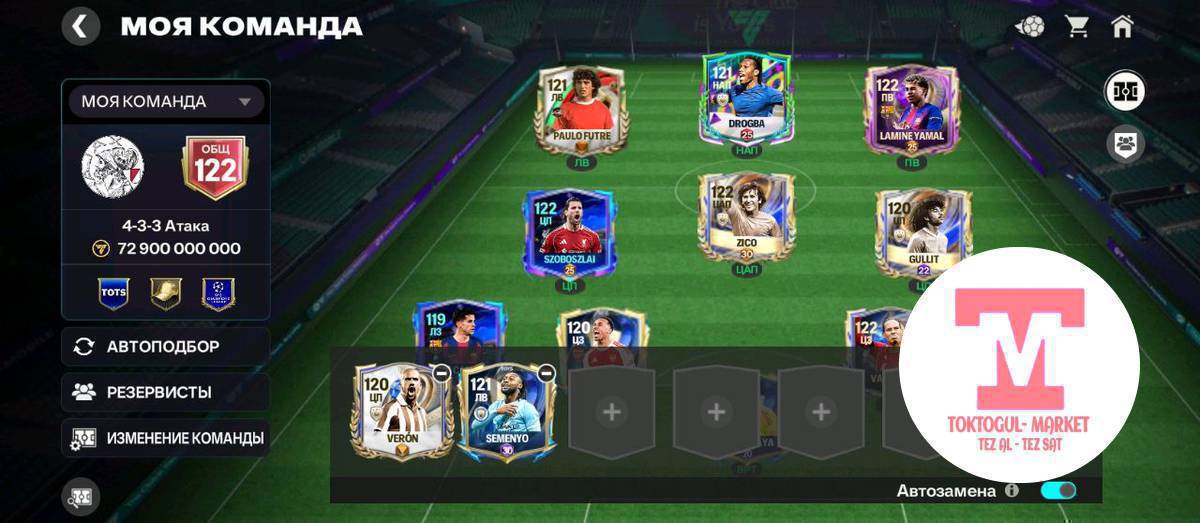This screenshot has height=523, width=1200.
Task: Click the soccer ball icon in header
Action: 1030,27
